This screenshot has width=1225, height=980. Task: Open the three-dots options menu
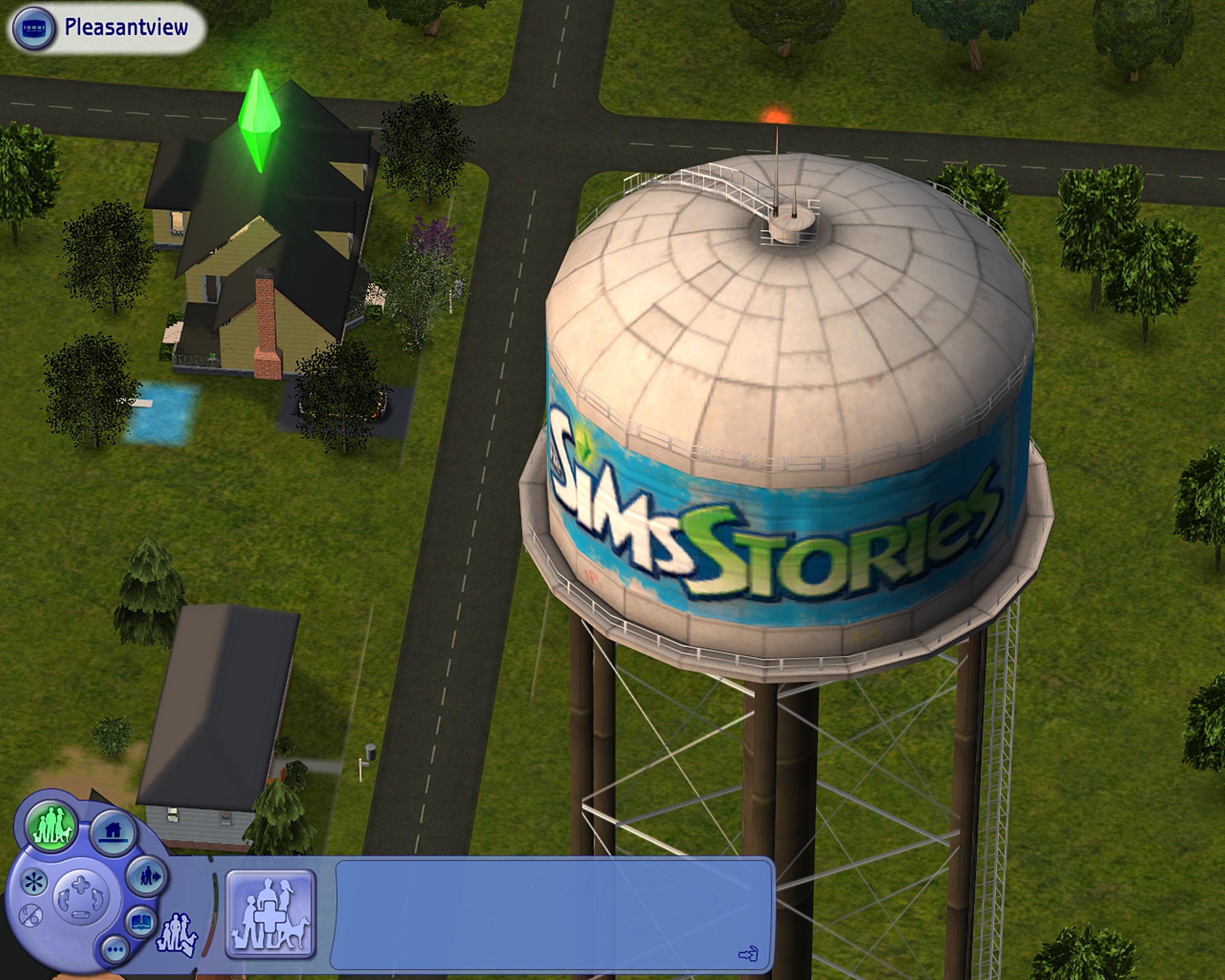coord(115,949)
